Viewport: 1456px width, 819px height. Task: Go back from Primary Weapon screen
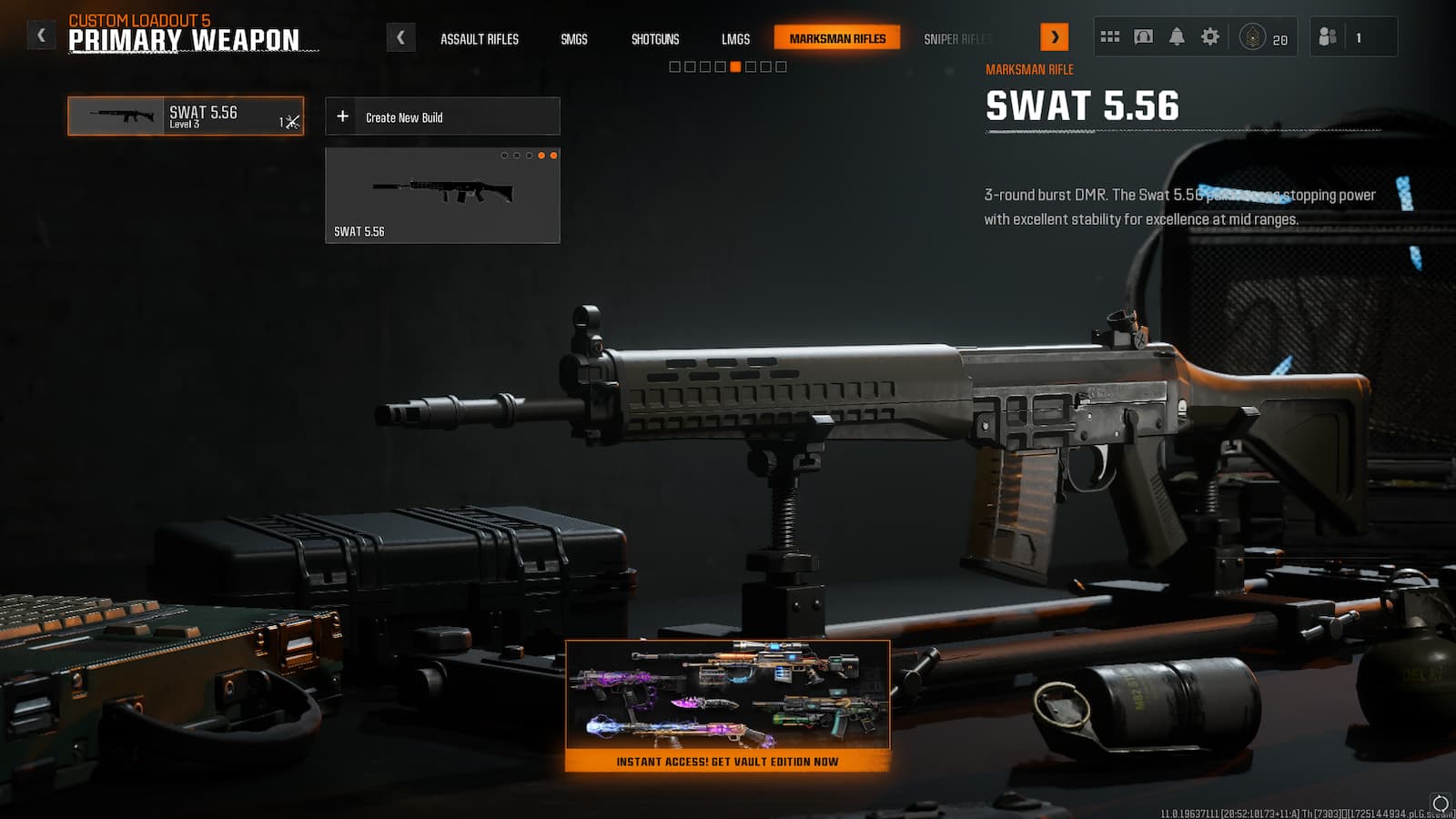click(41, 35)
